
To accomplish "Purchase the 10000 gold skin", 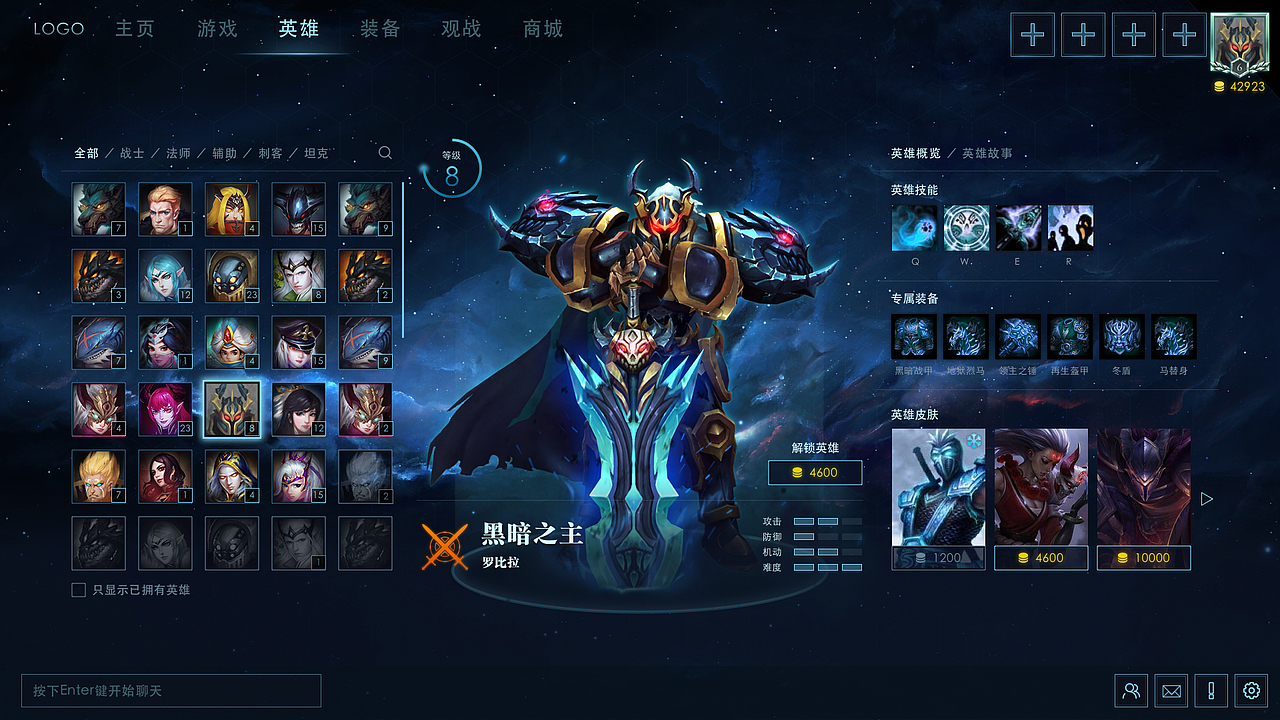I will coord(1143,558).
